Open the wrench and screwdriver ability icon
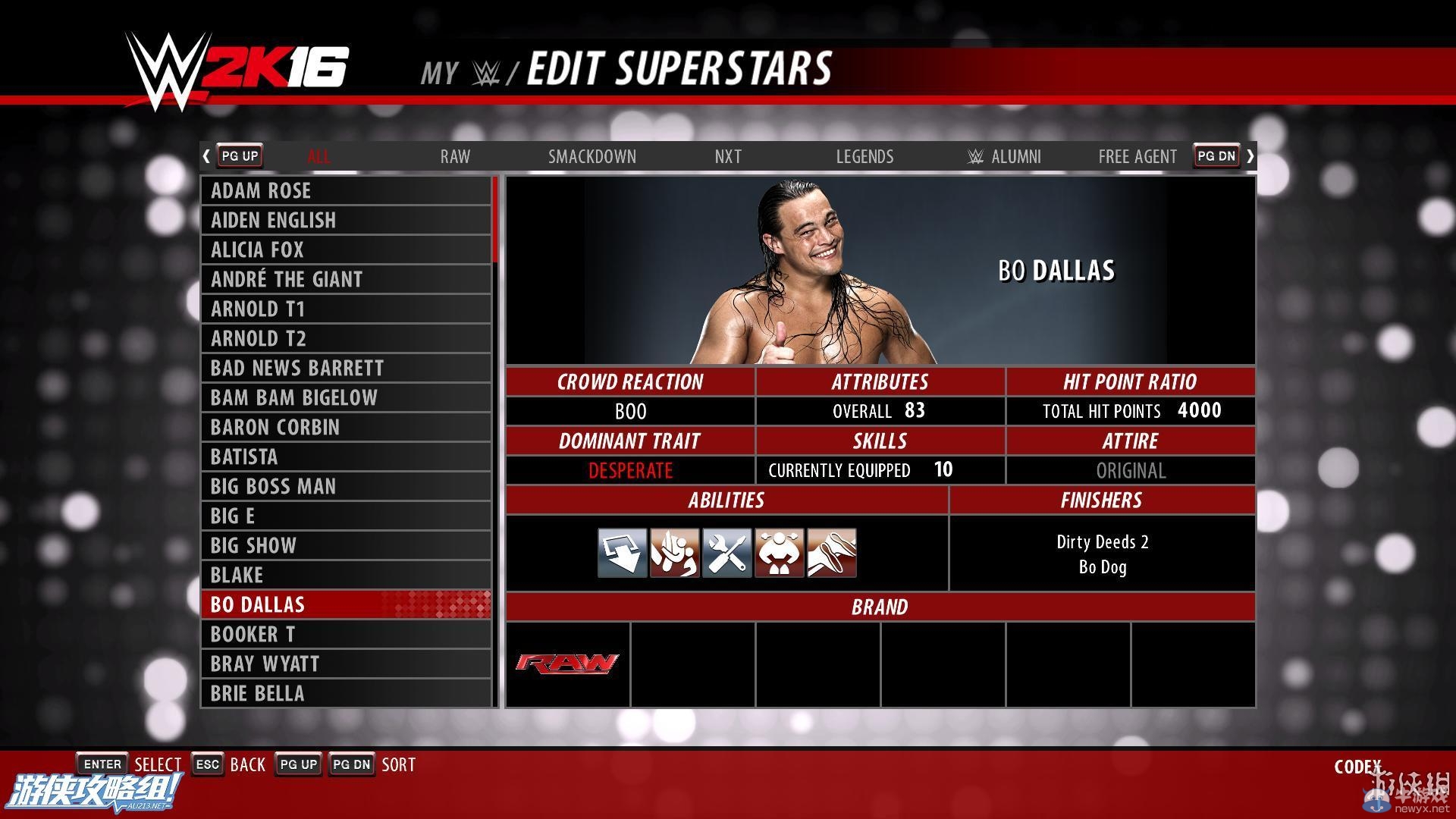1456x819 pixels. point(726,552)
